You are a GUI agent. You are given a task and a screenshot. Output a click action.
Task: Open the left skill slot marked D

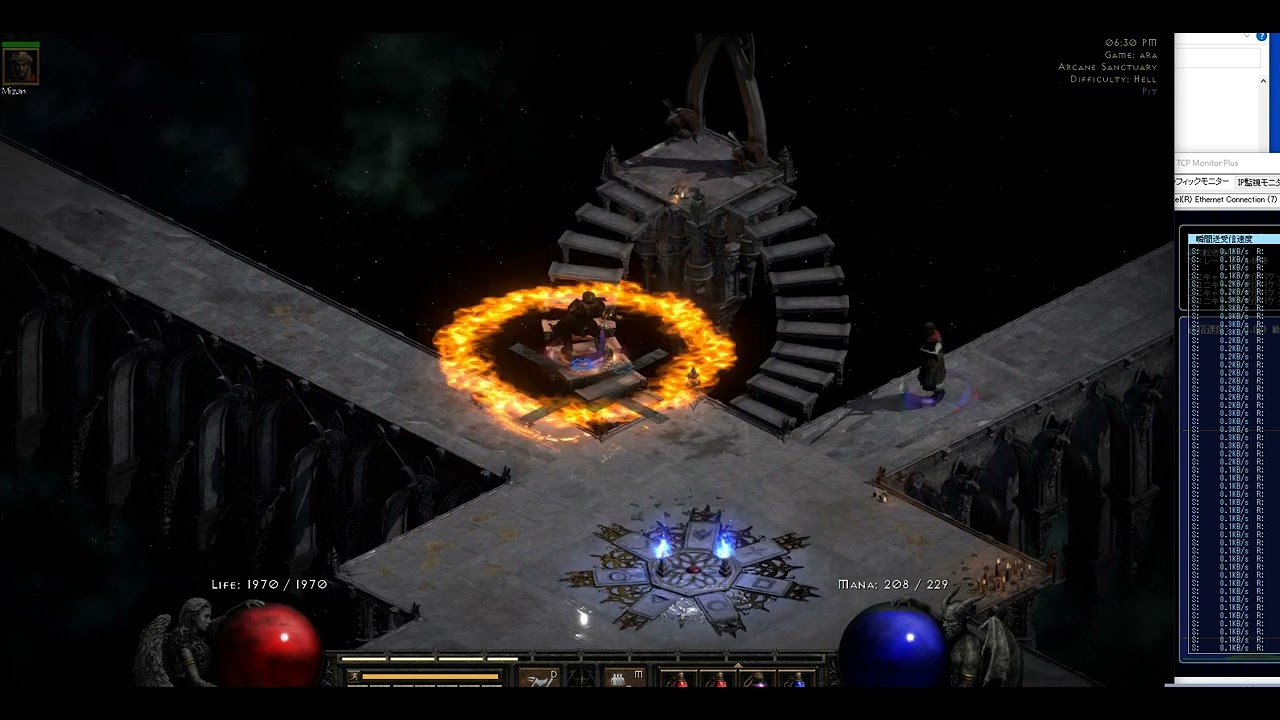pyautogui.click(x=539, y=678)
